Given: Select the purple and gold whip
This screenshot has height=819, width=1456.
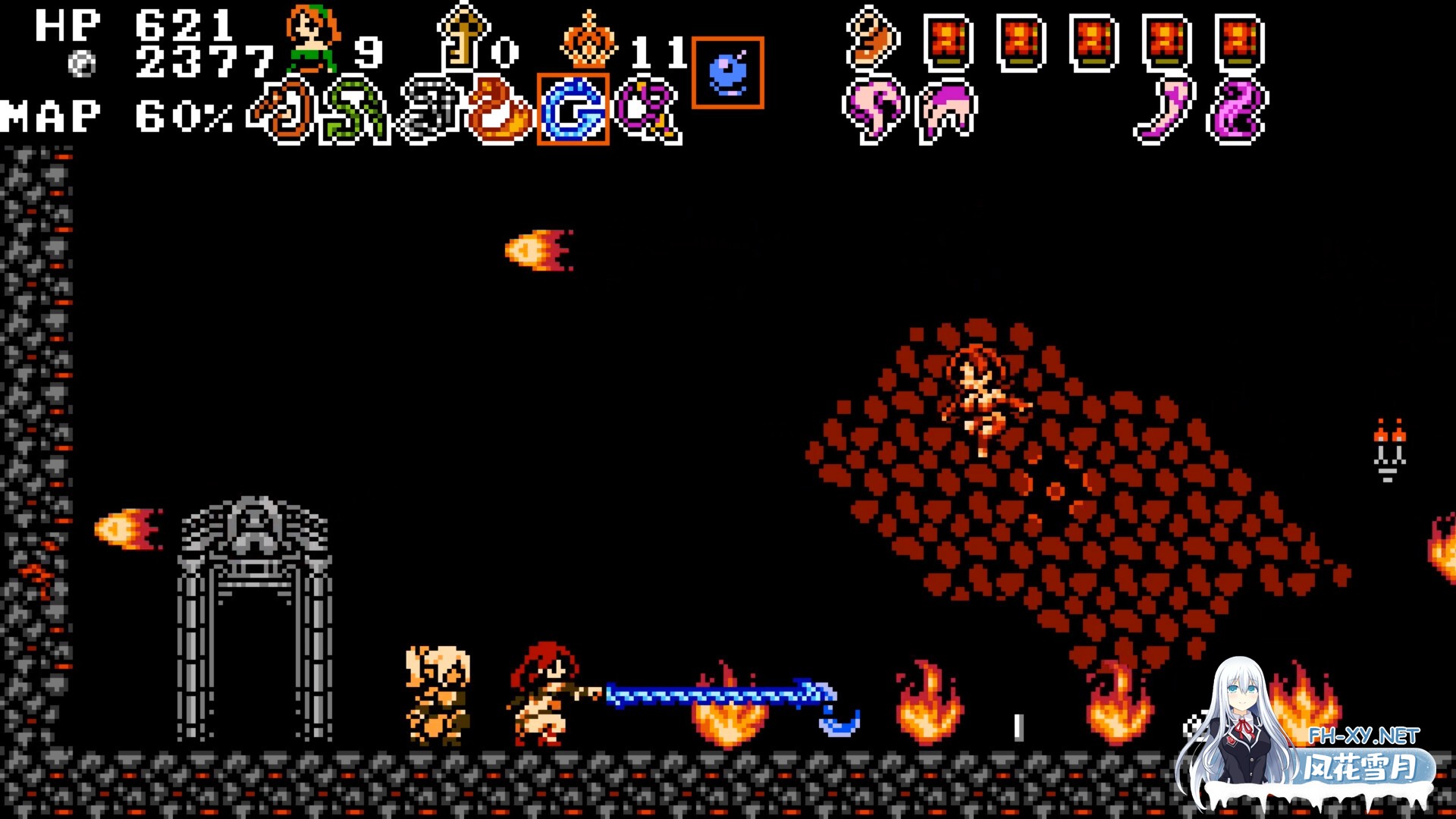Looking at the screenshot, I should pyautogui.click(x=648, y=111).
